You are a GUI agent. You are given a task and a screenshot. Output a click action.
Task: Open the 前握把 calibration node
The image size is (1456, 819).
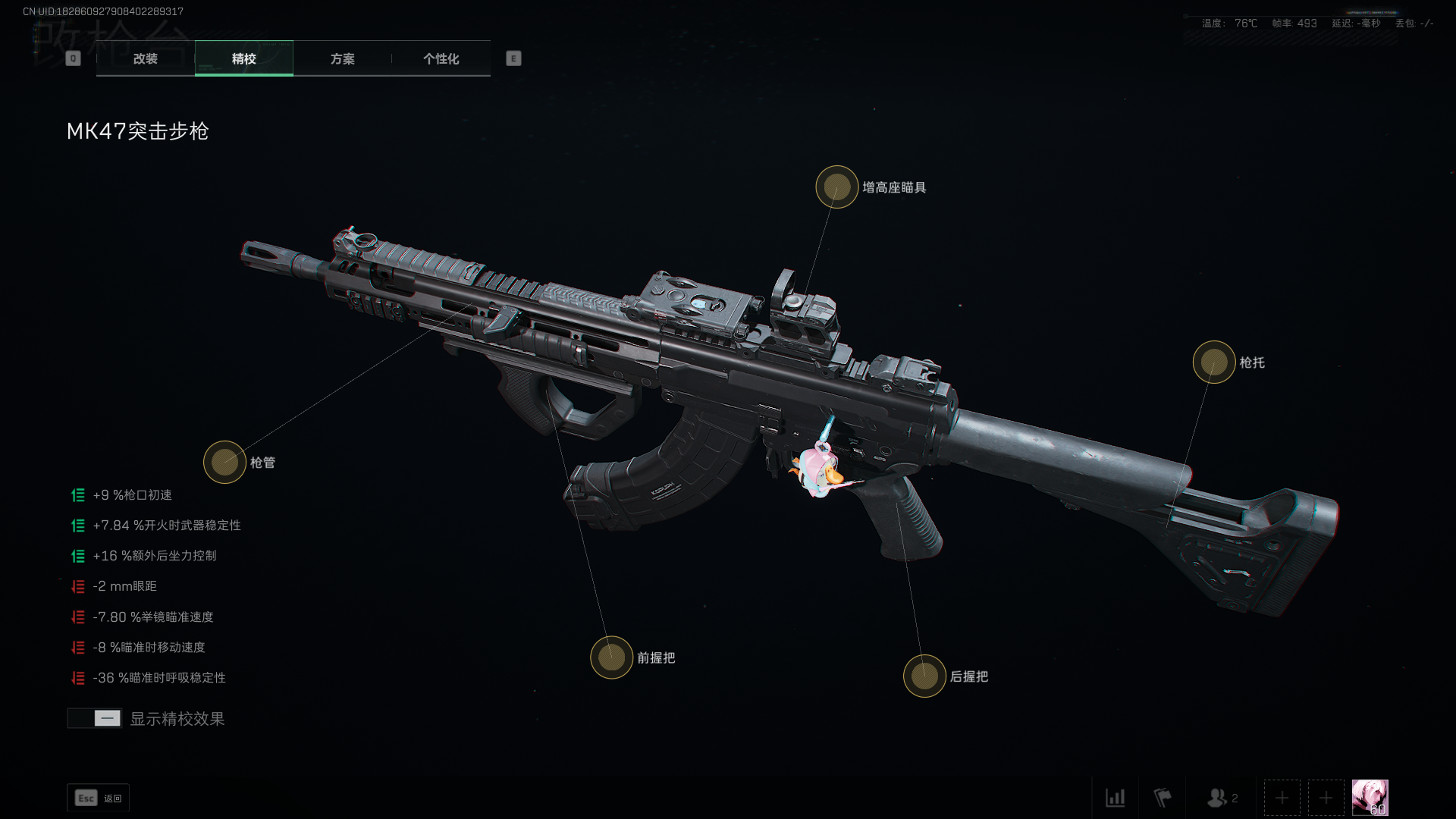[x=611, y=657]
